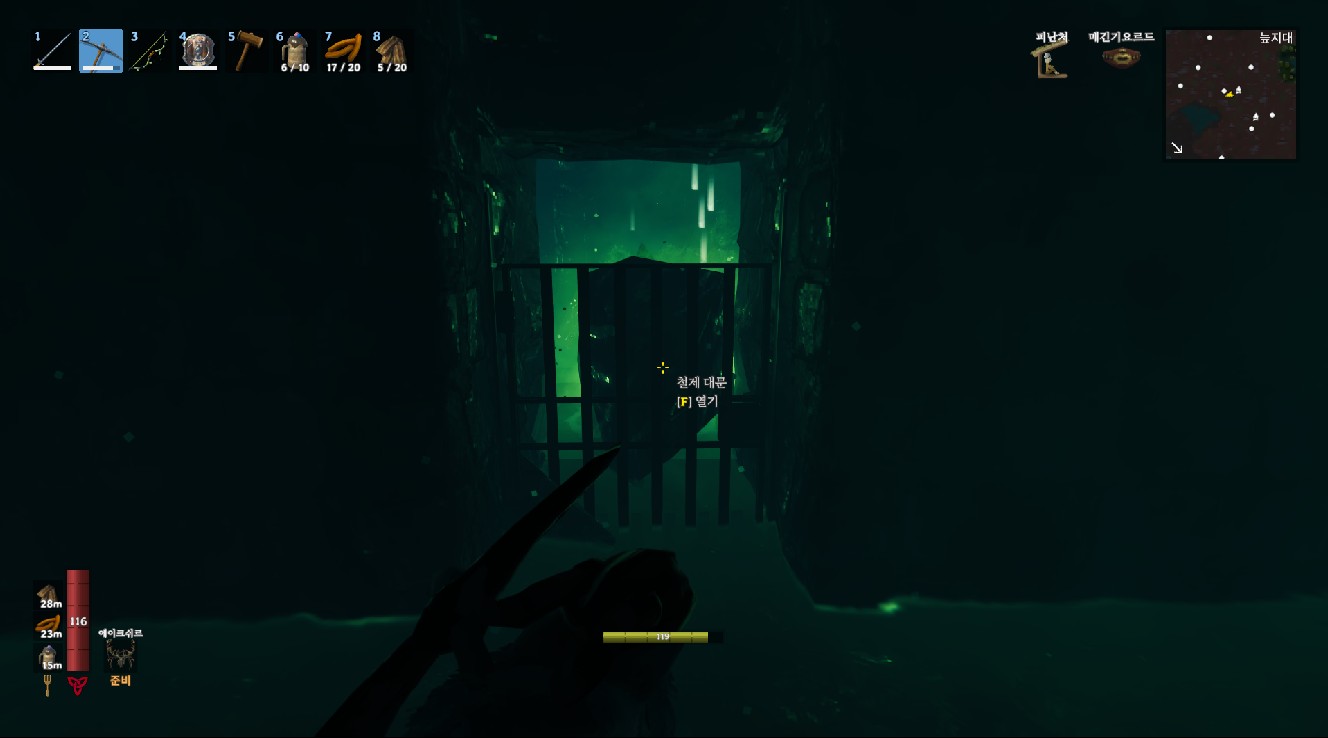Pick the wooden hammer in slot 5
Screen dimensions: 1328x738
[246, 51]
